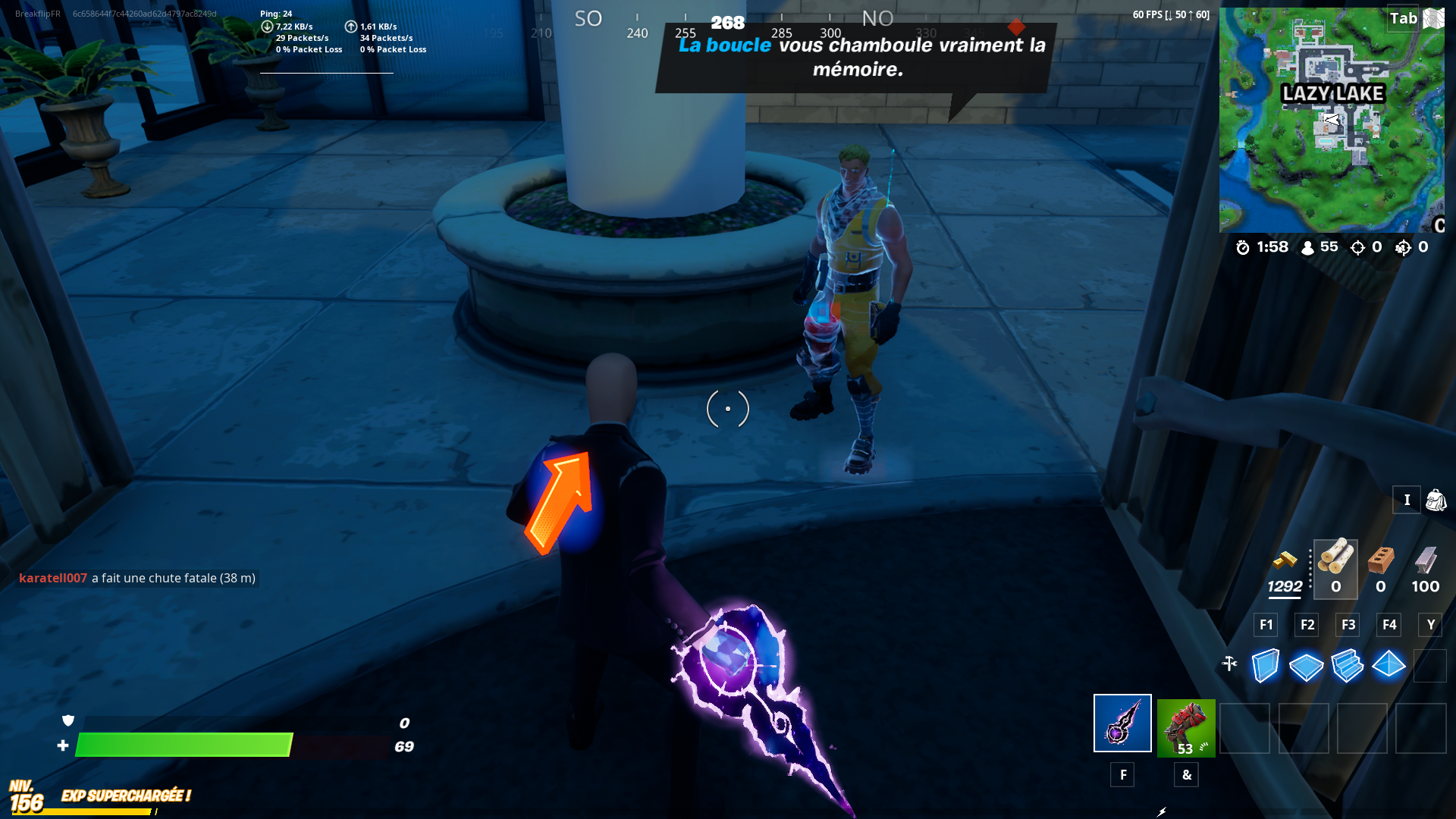Click the brick resource icon

(x=1380, y=561)
